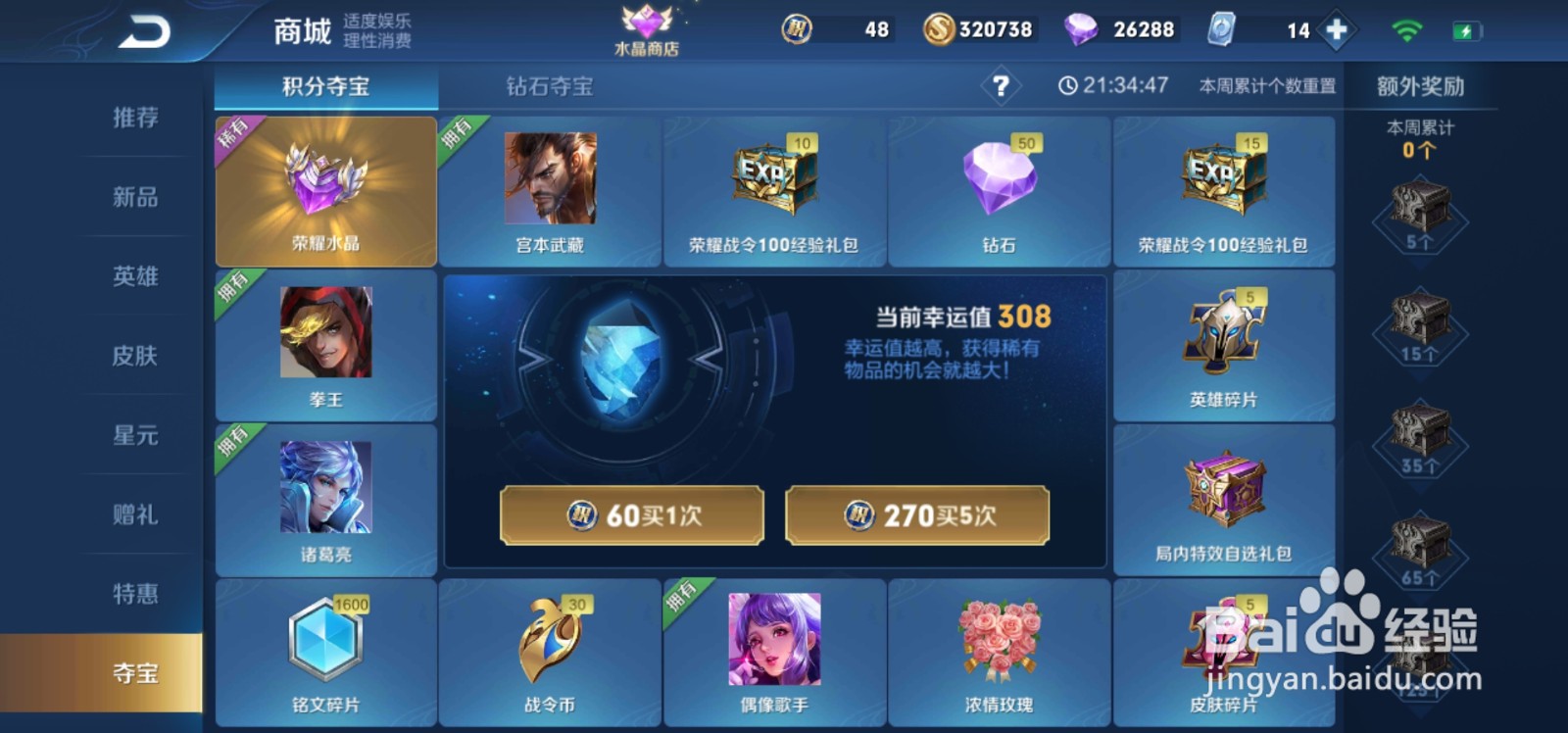Click the 铭文碎片 rune fragment item
1568x733 pixels.
[x=324, y=652]
